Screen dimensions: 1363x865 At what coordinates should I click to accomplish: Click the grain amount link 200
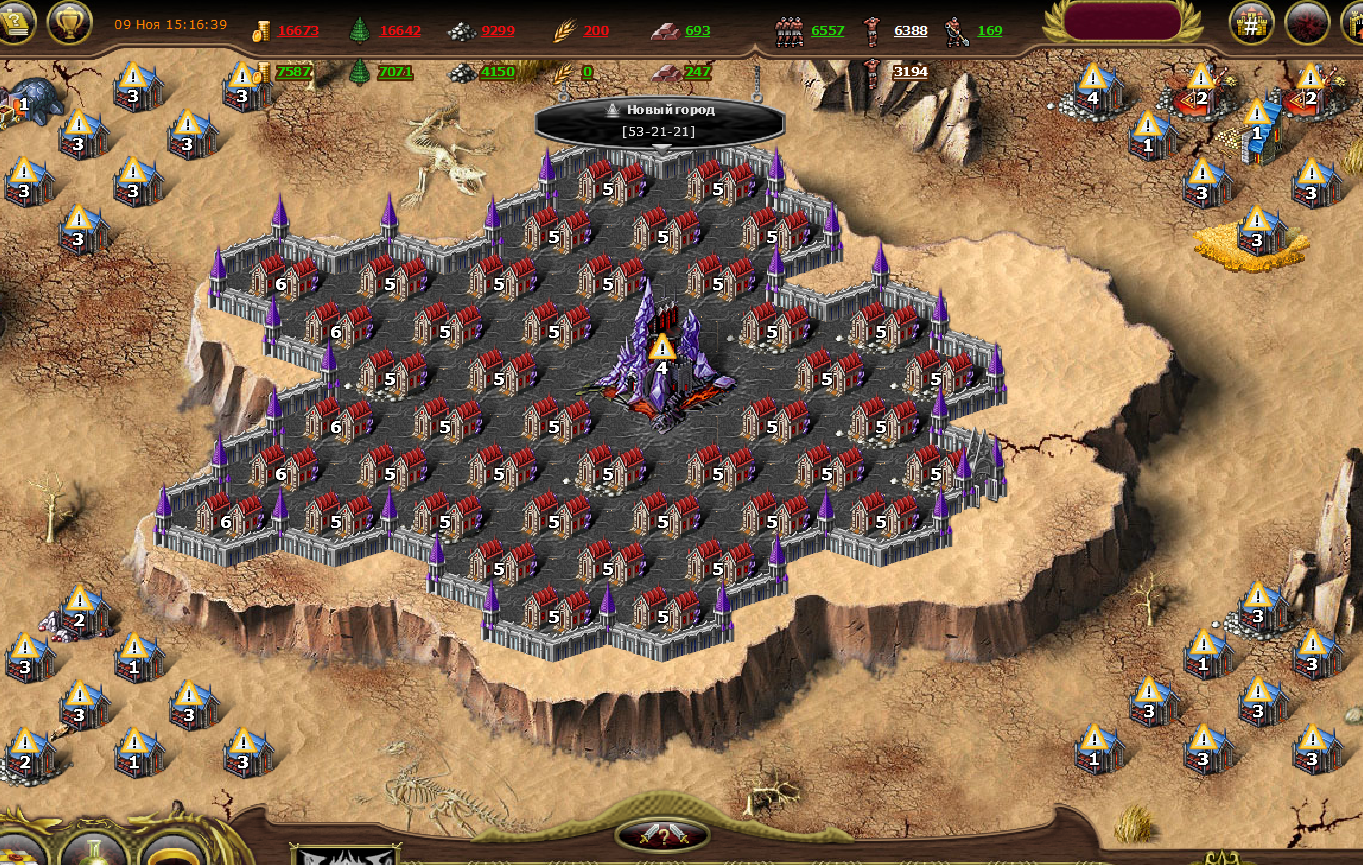pos(596,31)
